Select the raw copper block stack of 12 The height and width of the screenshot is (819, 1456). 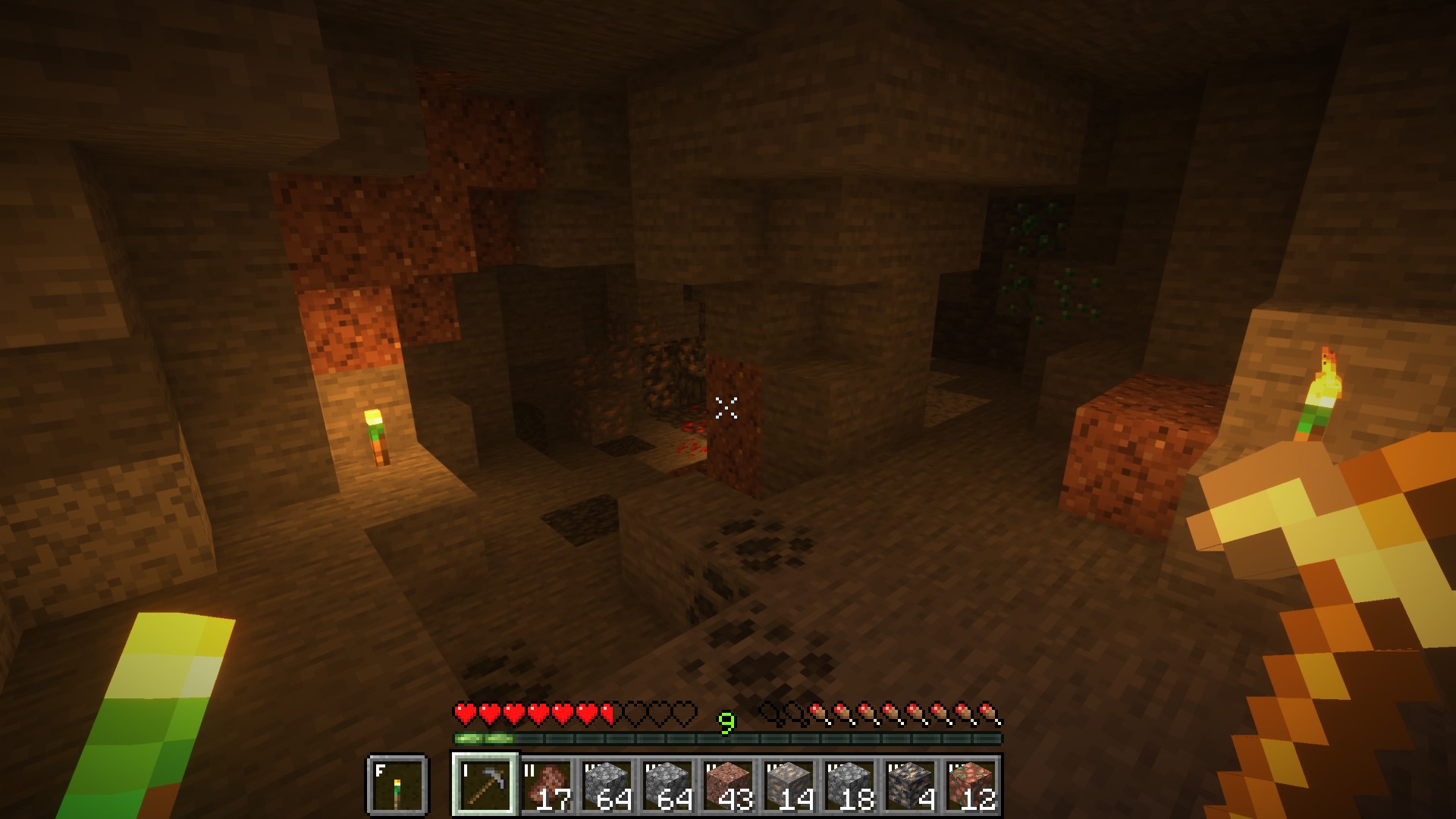pyautogui.click(x=971, y=785)
